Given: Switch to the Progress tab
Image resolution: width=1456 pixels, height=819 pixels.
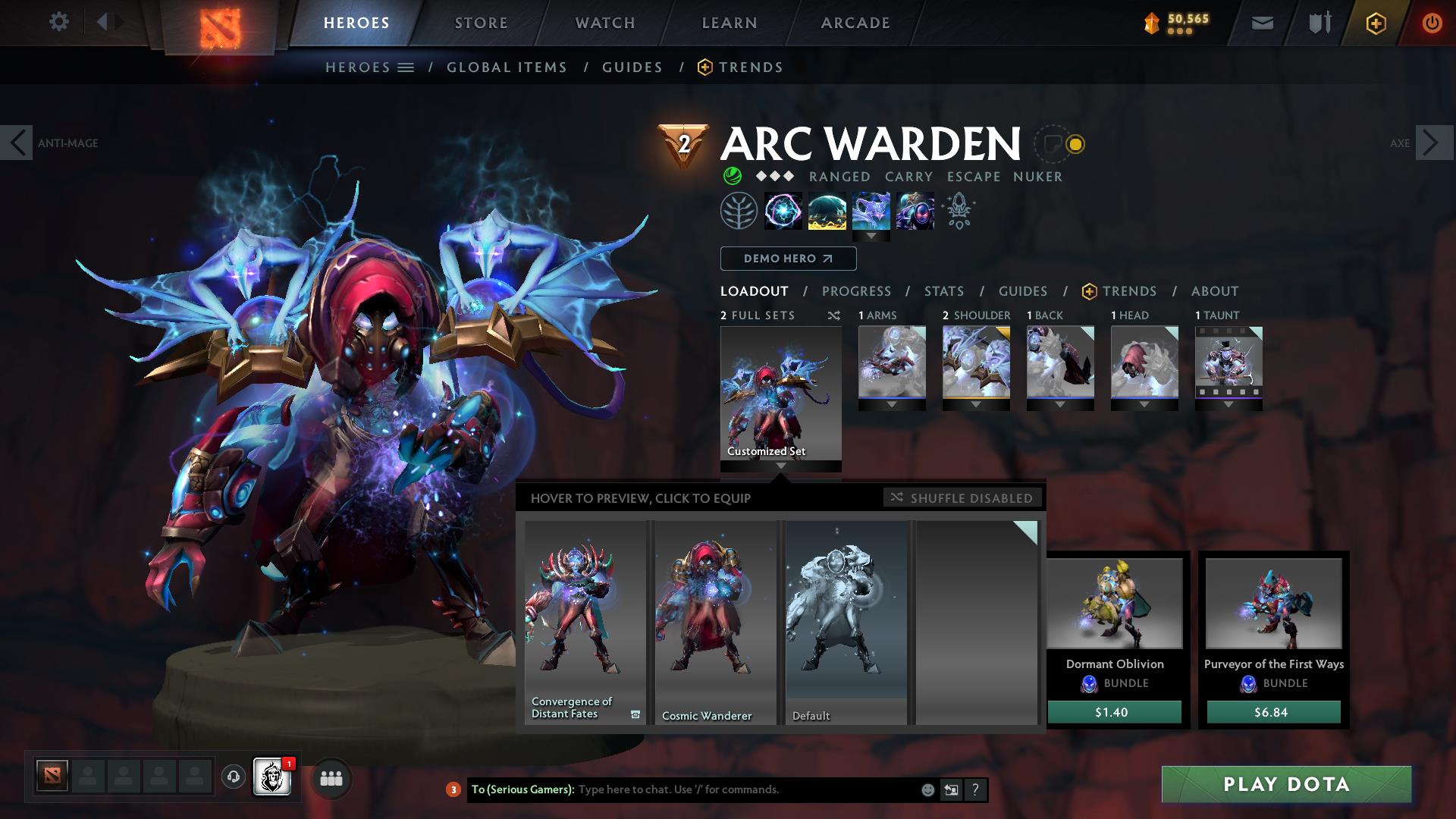Looking at the screenshot, I should click(x=857, y=290).
